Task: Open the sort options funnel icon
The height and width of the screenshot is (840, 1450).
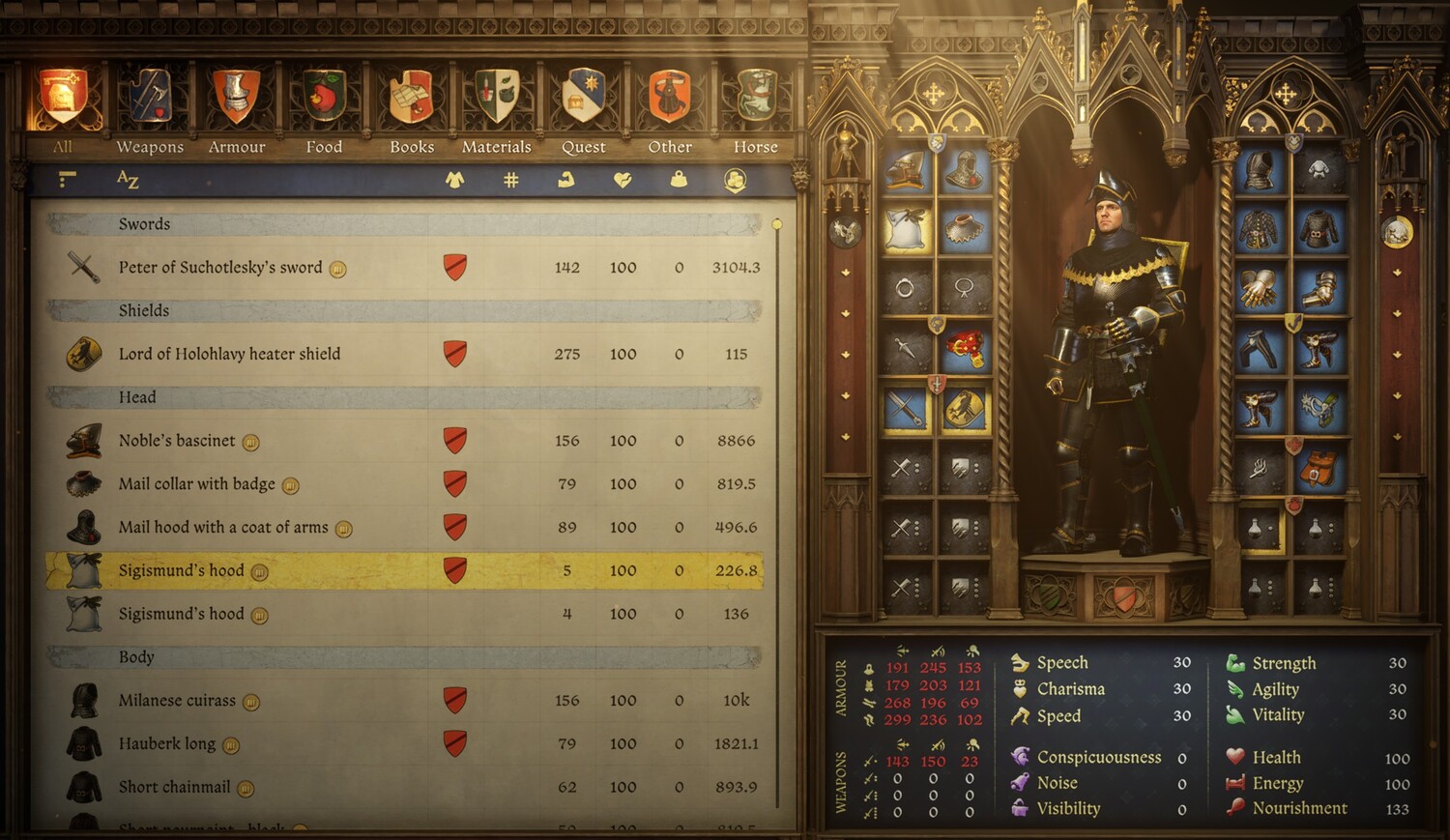Action: coord(65,180)
